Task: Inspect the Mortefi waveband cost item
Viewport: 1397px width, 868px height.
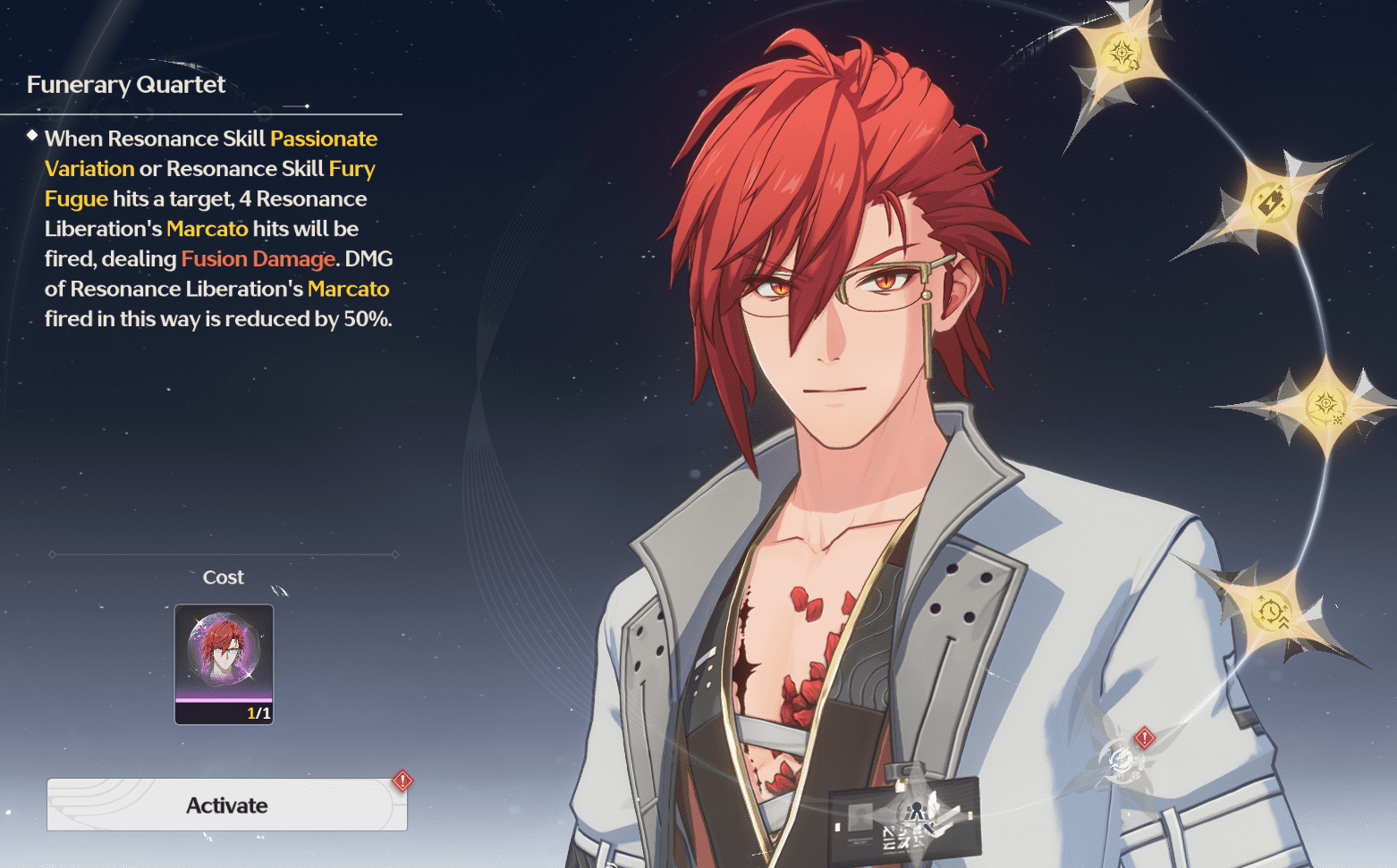Action: 224,663
